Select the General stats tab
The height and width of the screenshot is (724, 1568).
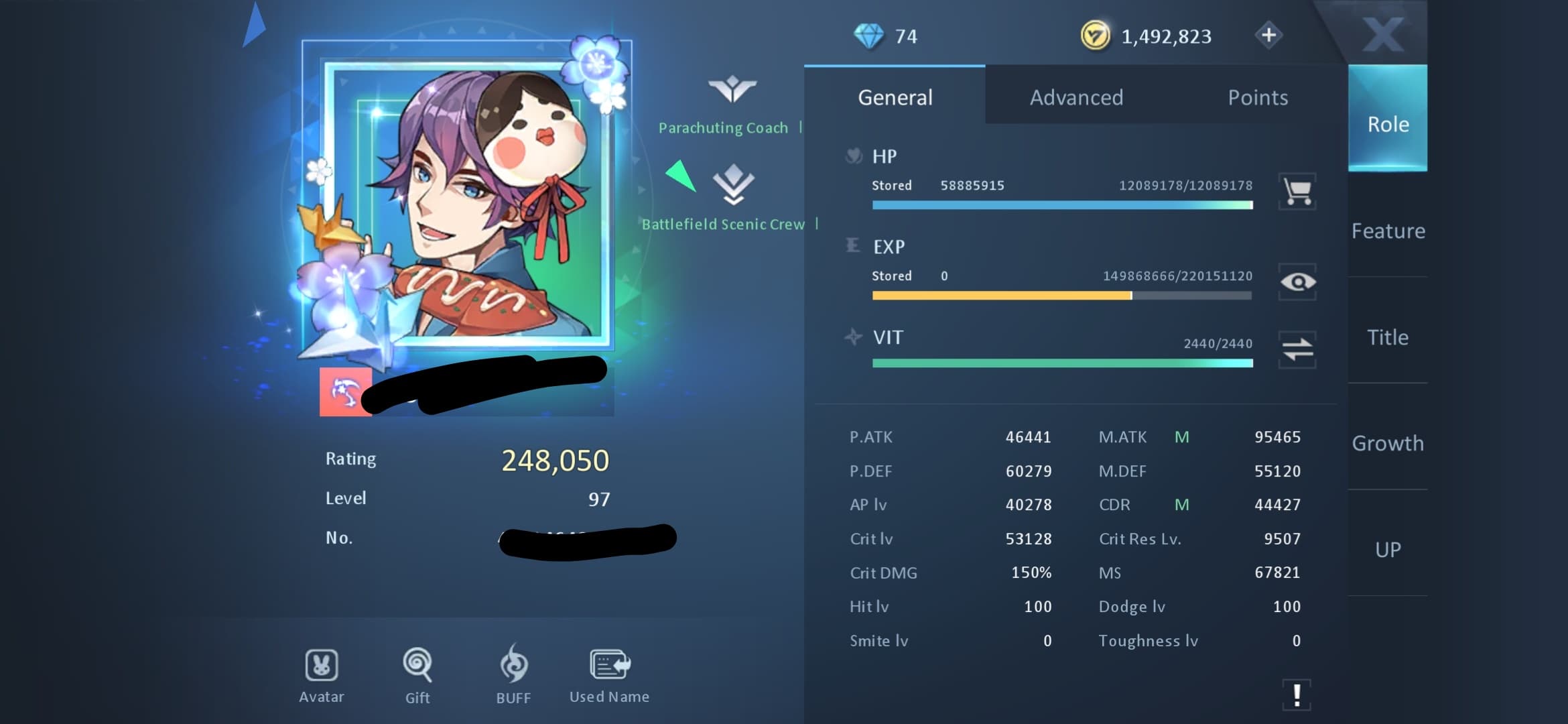pyautogui.click(x=895, y=97)
